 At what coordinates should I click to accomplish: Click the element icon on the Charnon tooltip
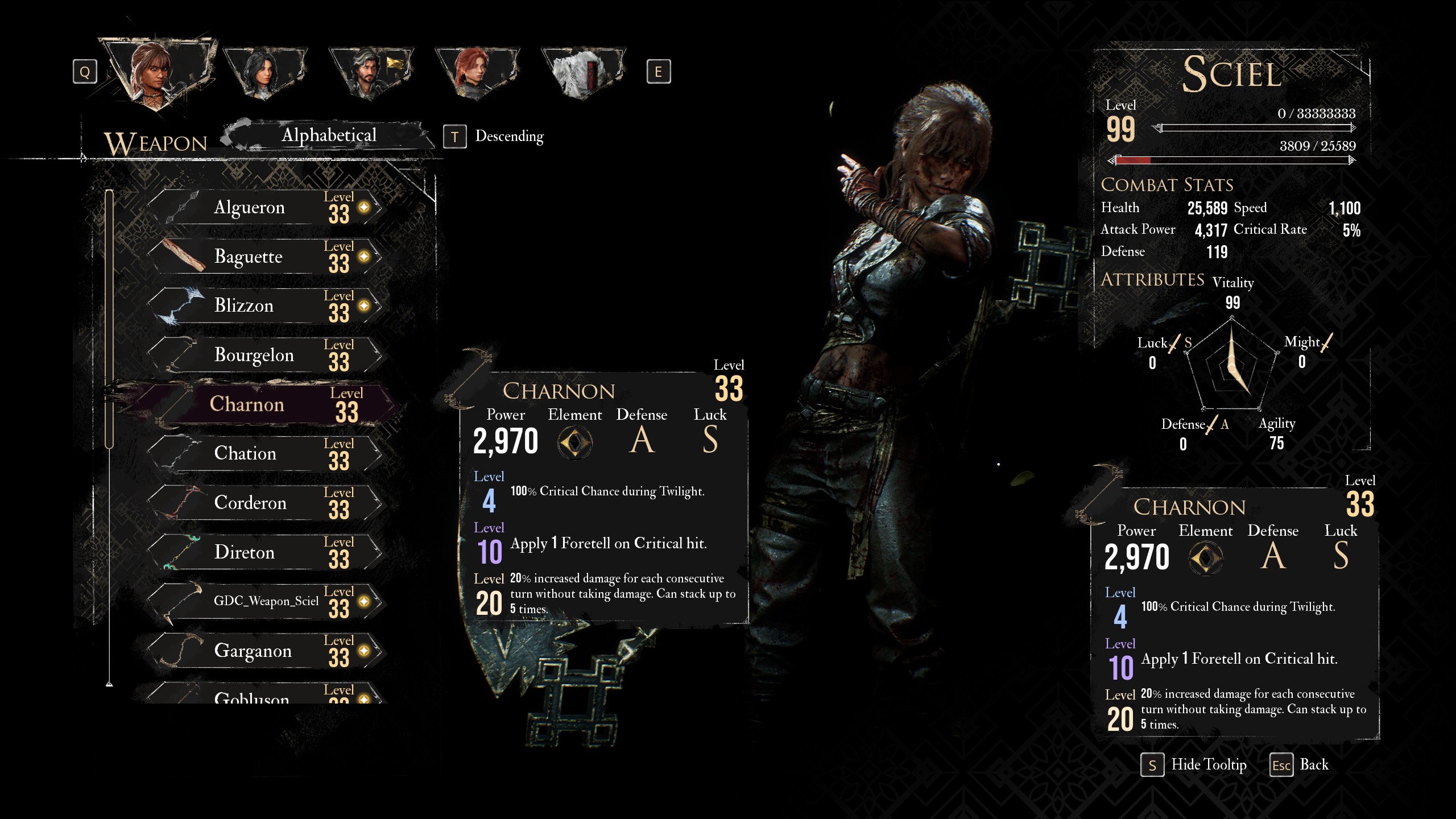tap(576, 442)
